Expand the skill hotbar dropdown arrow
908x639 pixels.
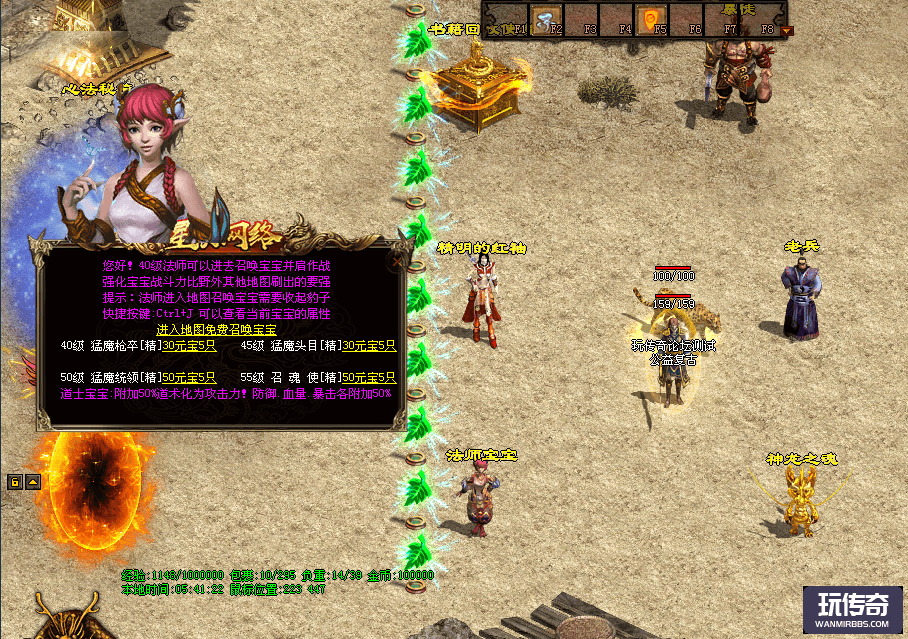[x=787, y=30]
